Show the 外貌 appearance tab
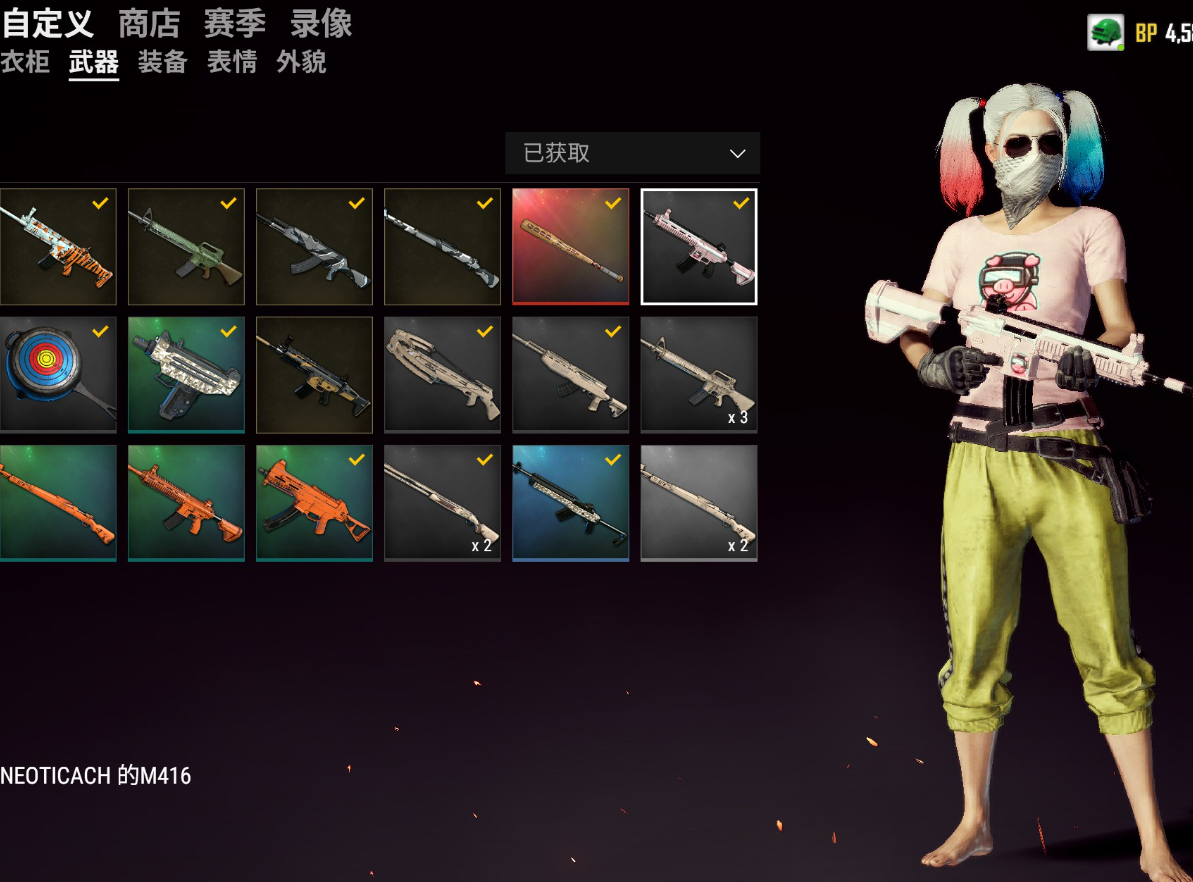Screen dimensions: 1193x882 (x=301, y=62)
